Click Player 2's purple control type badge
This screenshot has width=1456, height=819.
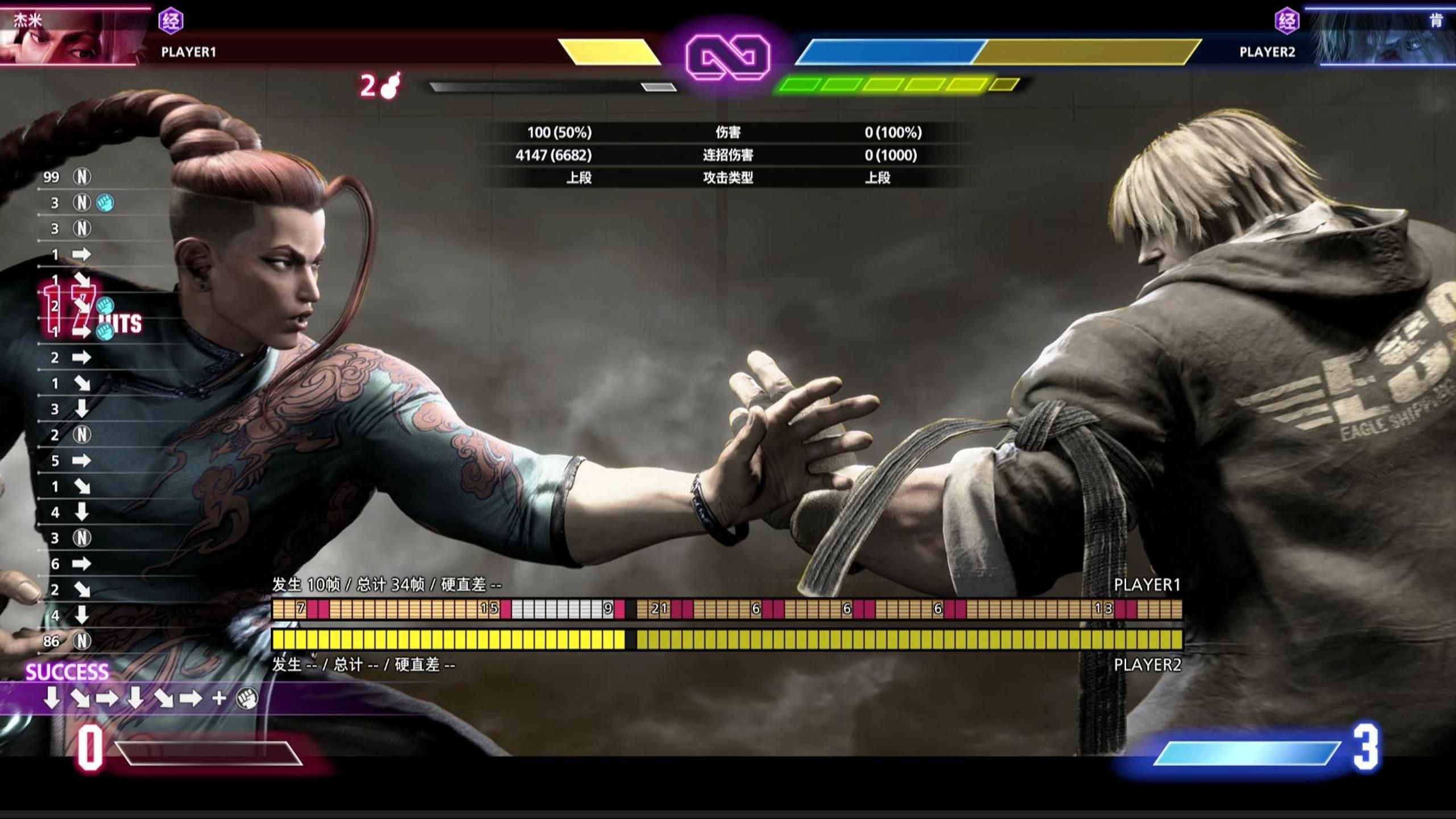click(x=1287, y=22)
